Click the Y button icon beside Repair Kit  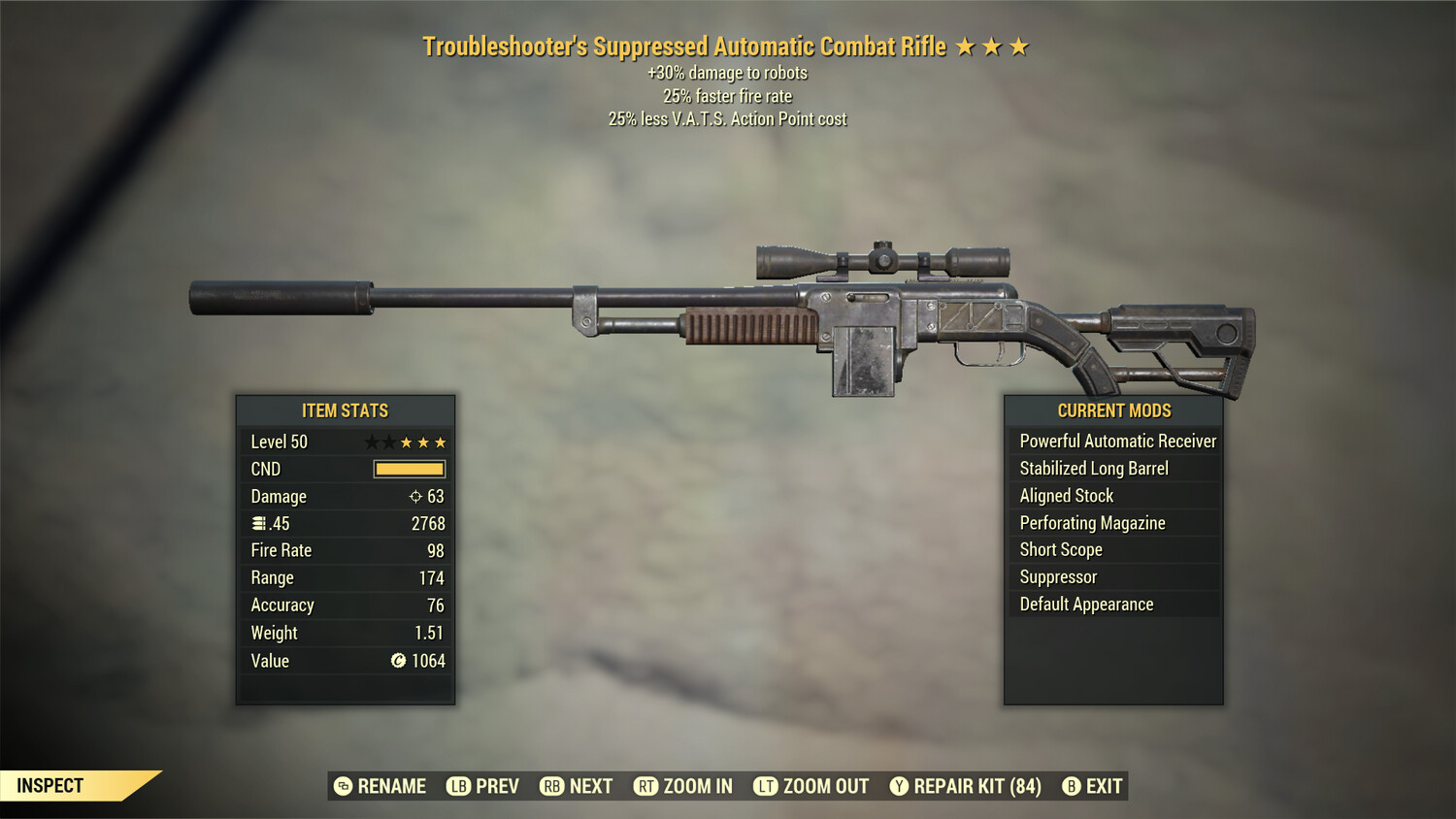point(900,786)
